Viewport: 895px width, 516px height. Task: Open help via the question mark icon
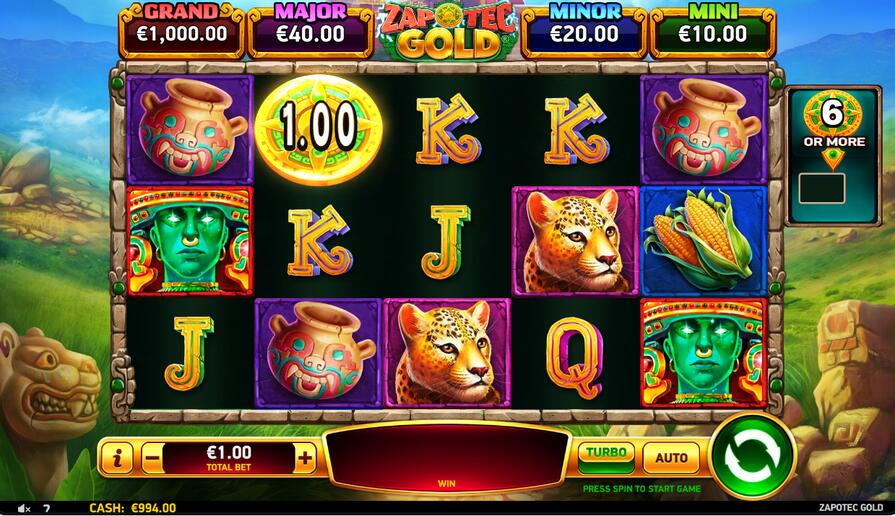[x=46, y=508]
